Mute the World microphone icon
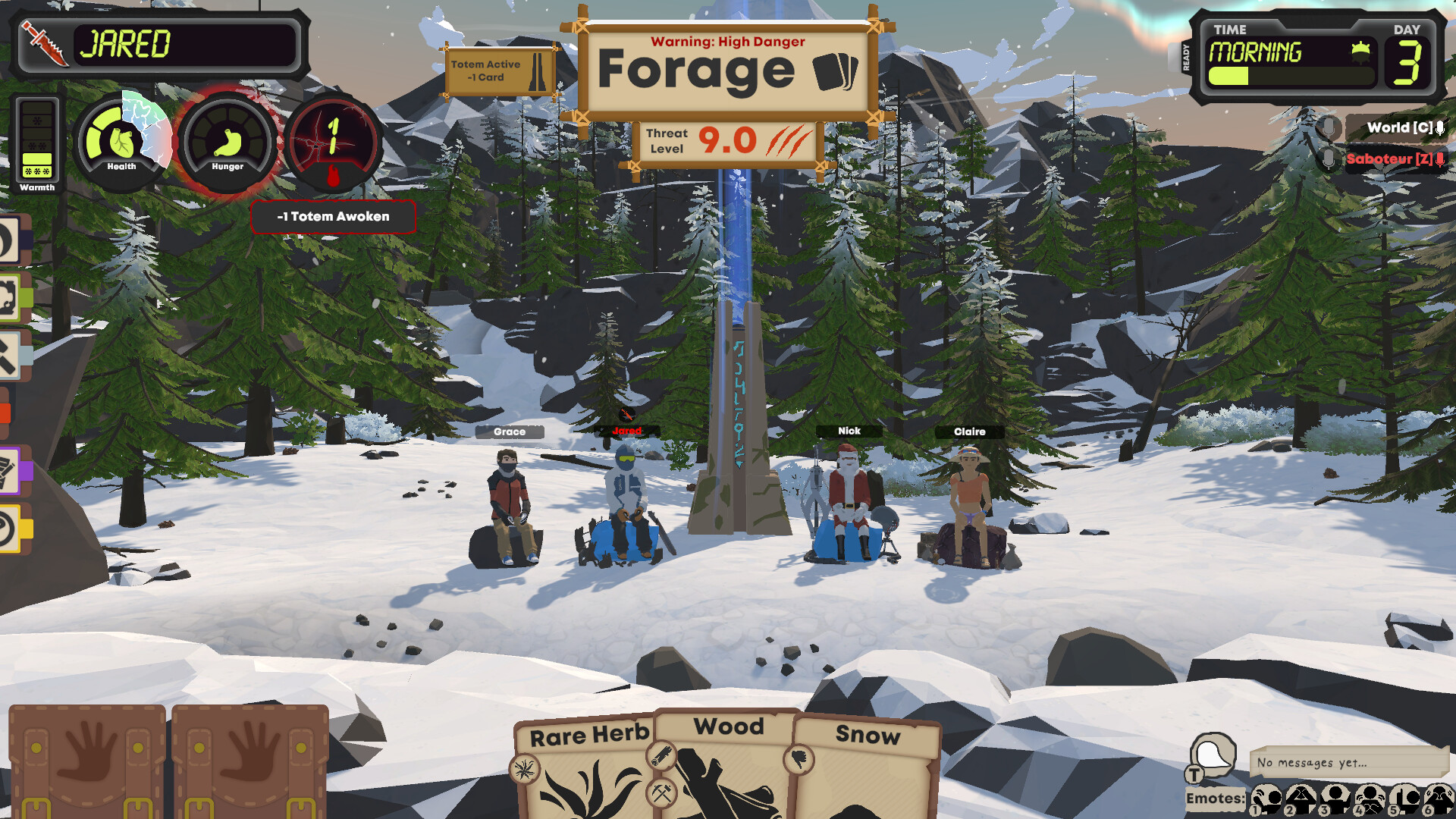 coord(1438,127)
